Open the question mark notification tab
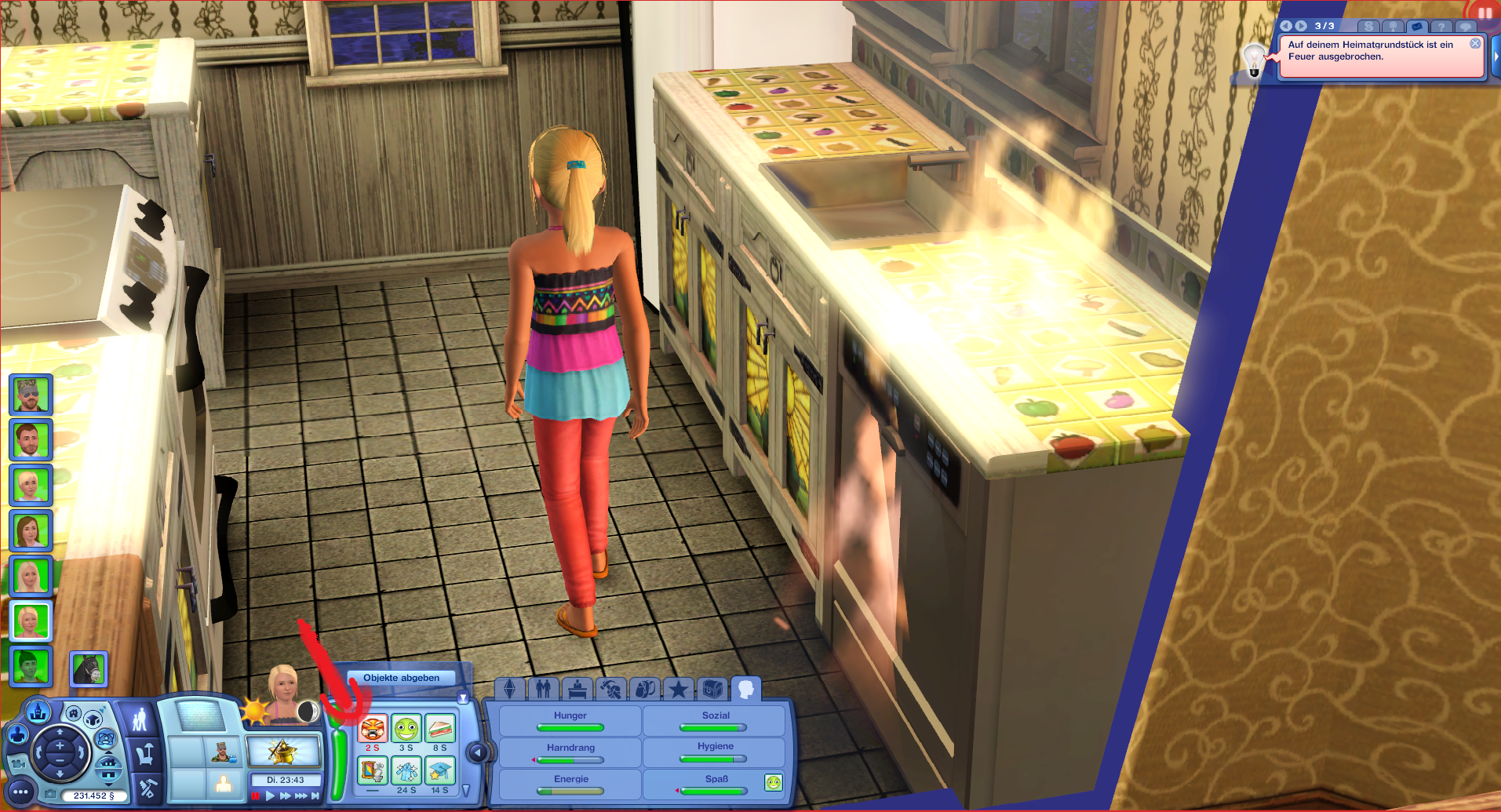 click(x=1441, y=27)
